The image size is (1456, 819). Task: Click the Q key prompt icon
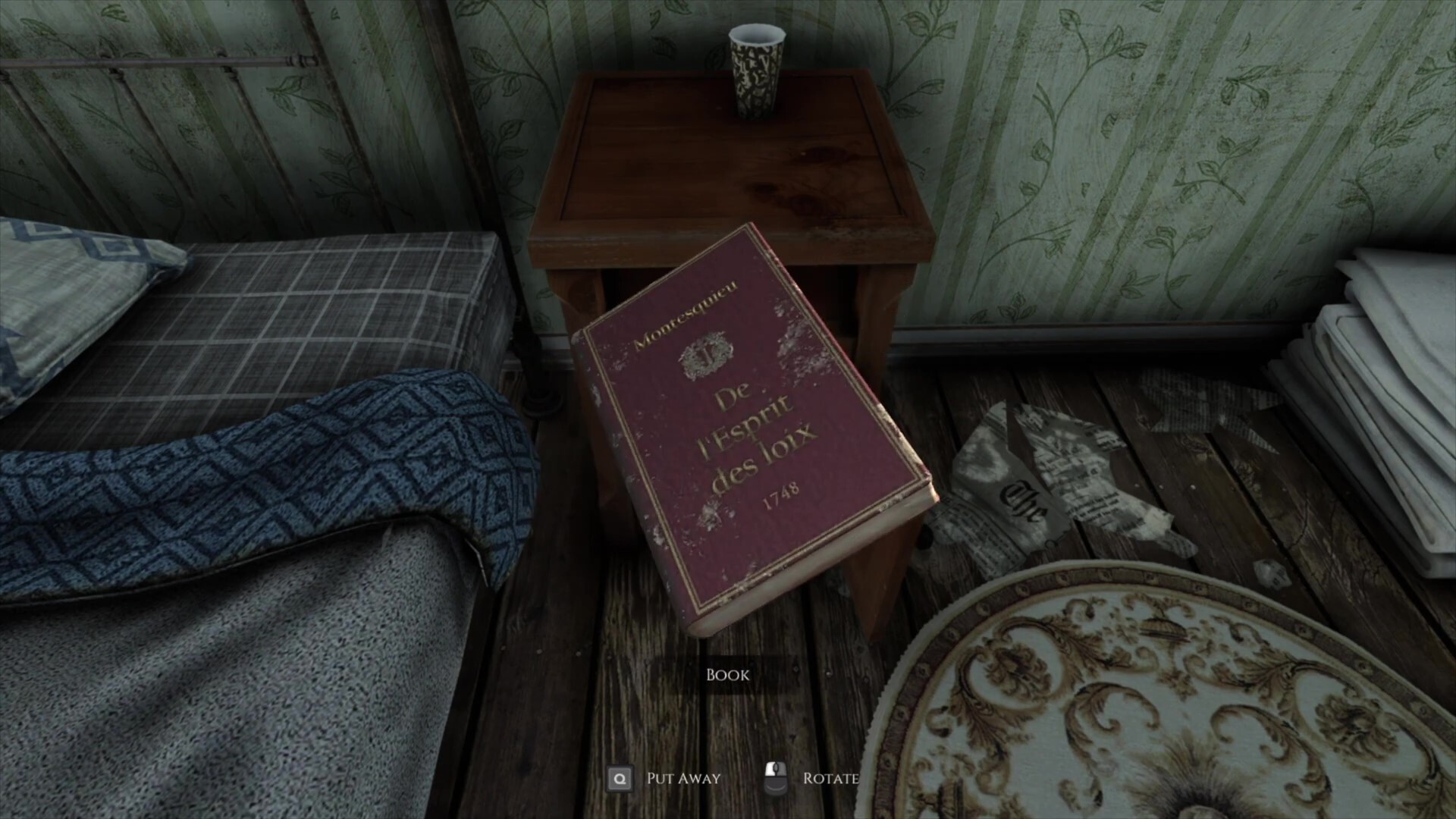tap(620, 778)
